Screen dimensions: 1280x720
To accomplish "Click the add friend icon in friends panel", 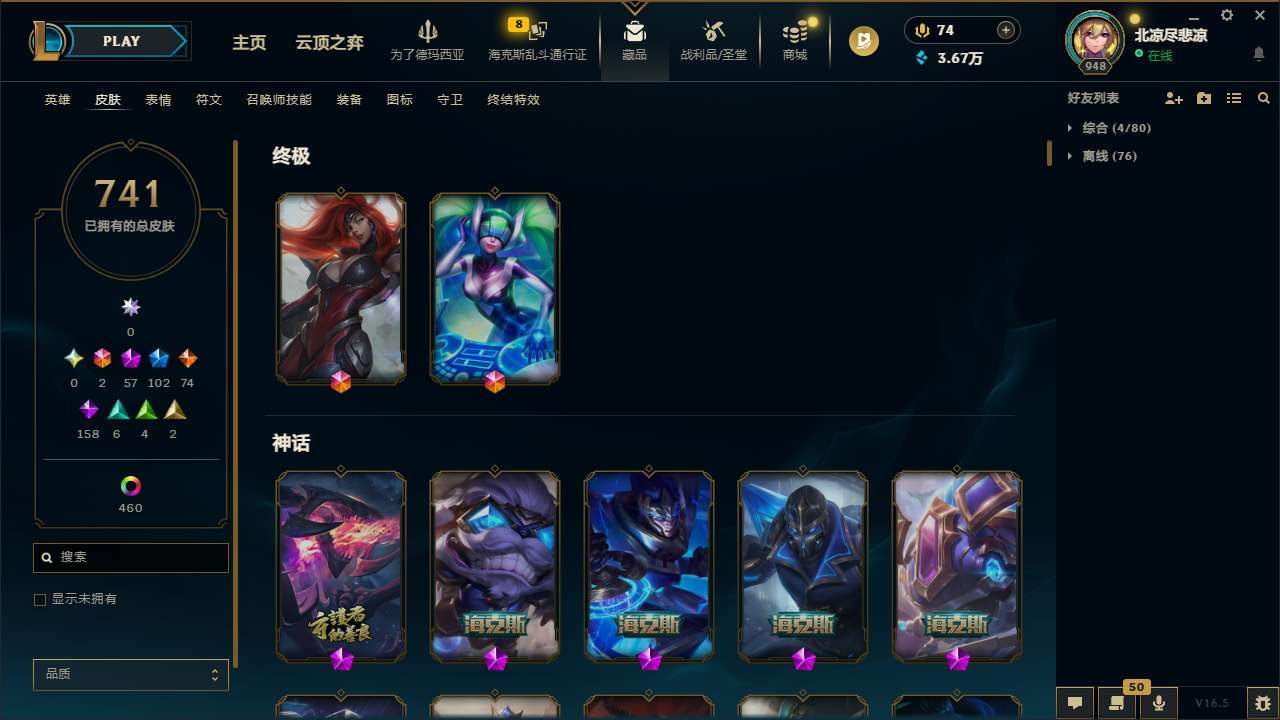I will 1174,98.
